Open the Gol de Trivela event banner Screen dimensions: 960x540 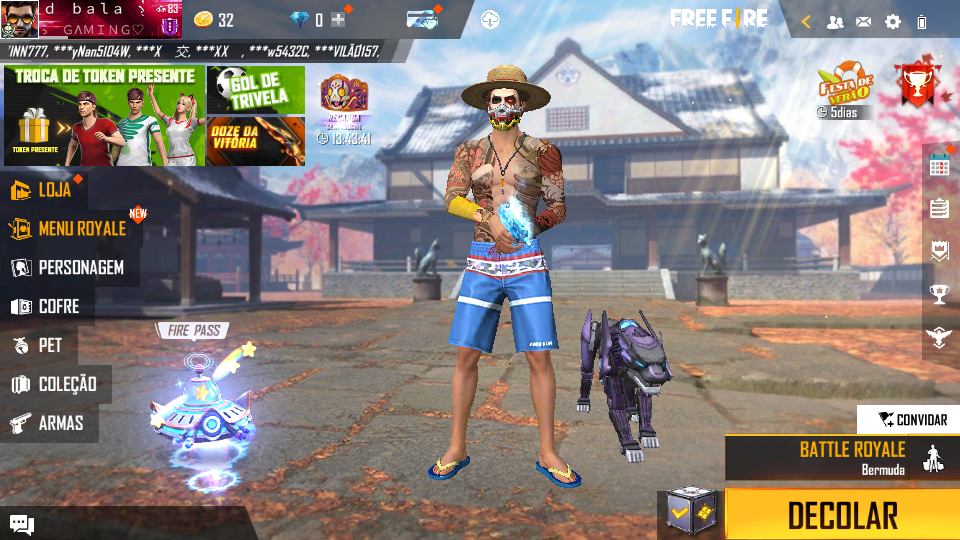click(256, 90)
